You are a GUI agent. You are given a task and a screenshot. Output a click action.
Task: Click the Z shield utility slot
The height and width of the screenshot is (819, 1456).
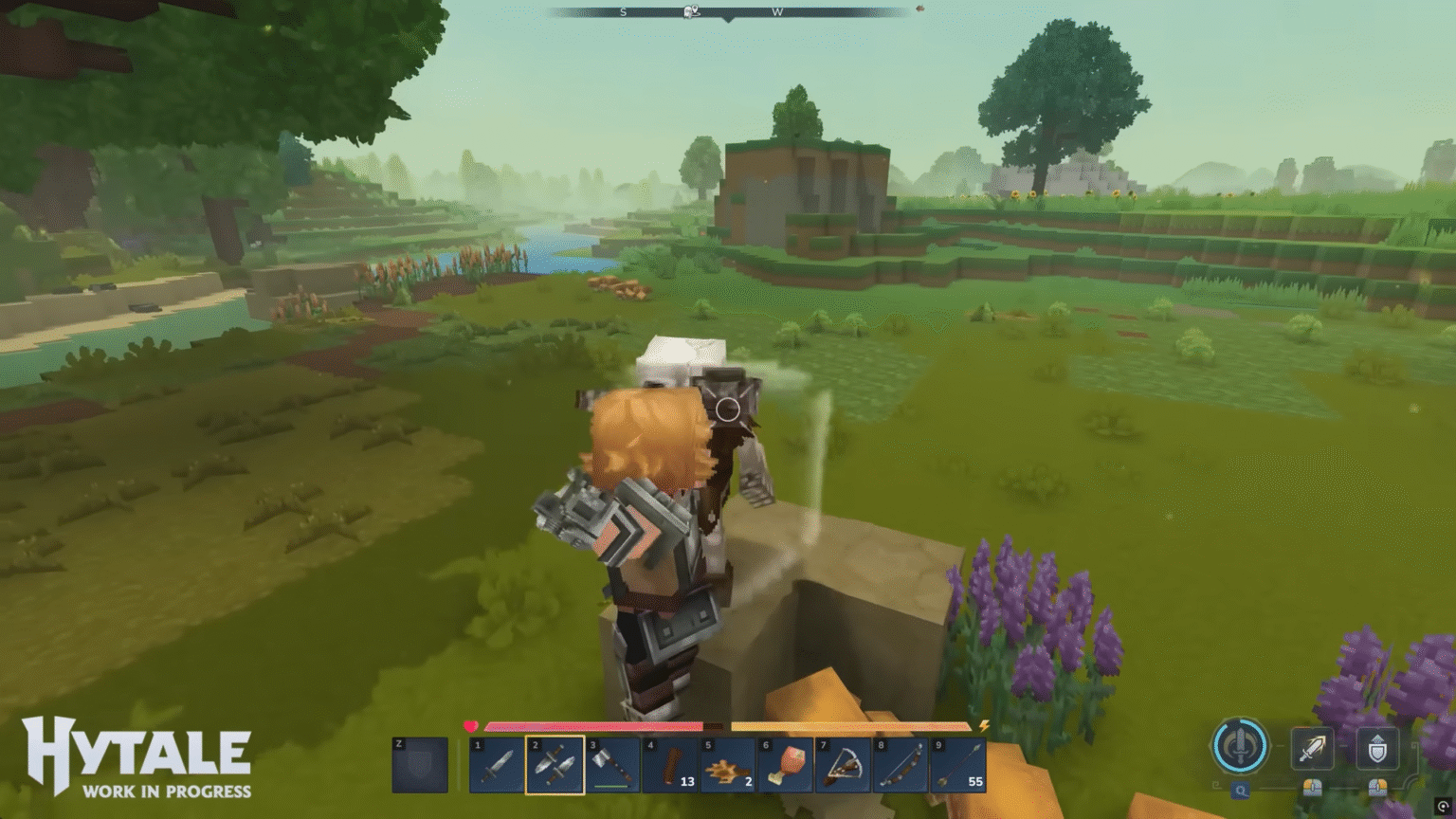tap(420, 765)
